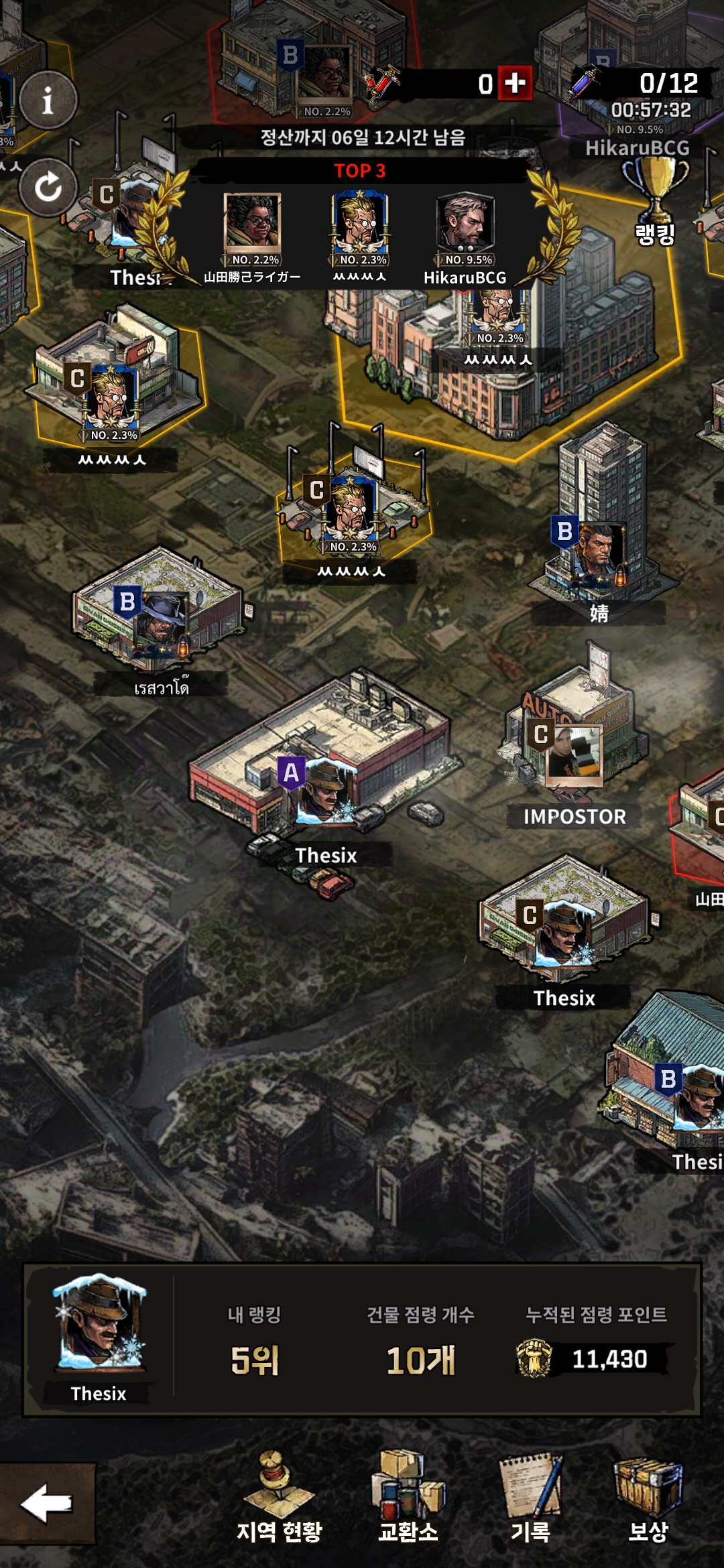Open the 랭킹 trophy ranking
The width and height of the screenshot is (724, 1568).
click(655, 200)
